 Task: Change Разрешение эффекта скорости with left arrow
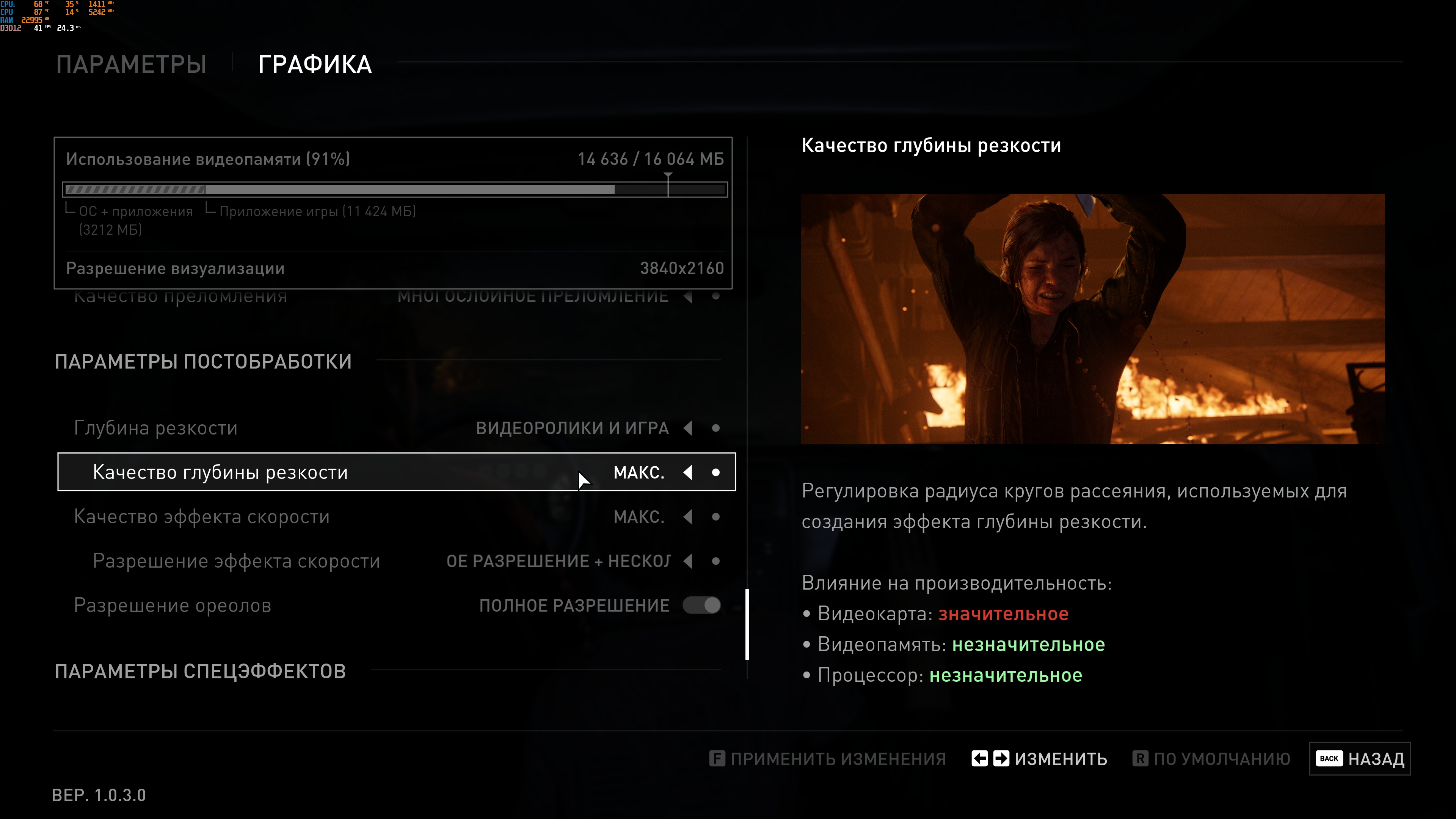click(x=688, y=561)
